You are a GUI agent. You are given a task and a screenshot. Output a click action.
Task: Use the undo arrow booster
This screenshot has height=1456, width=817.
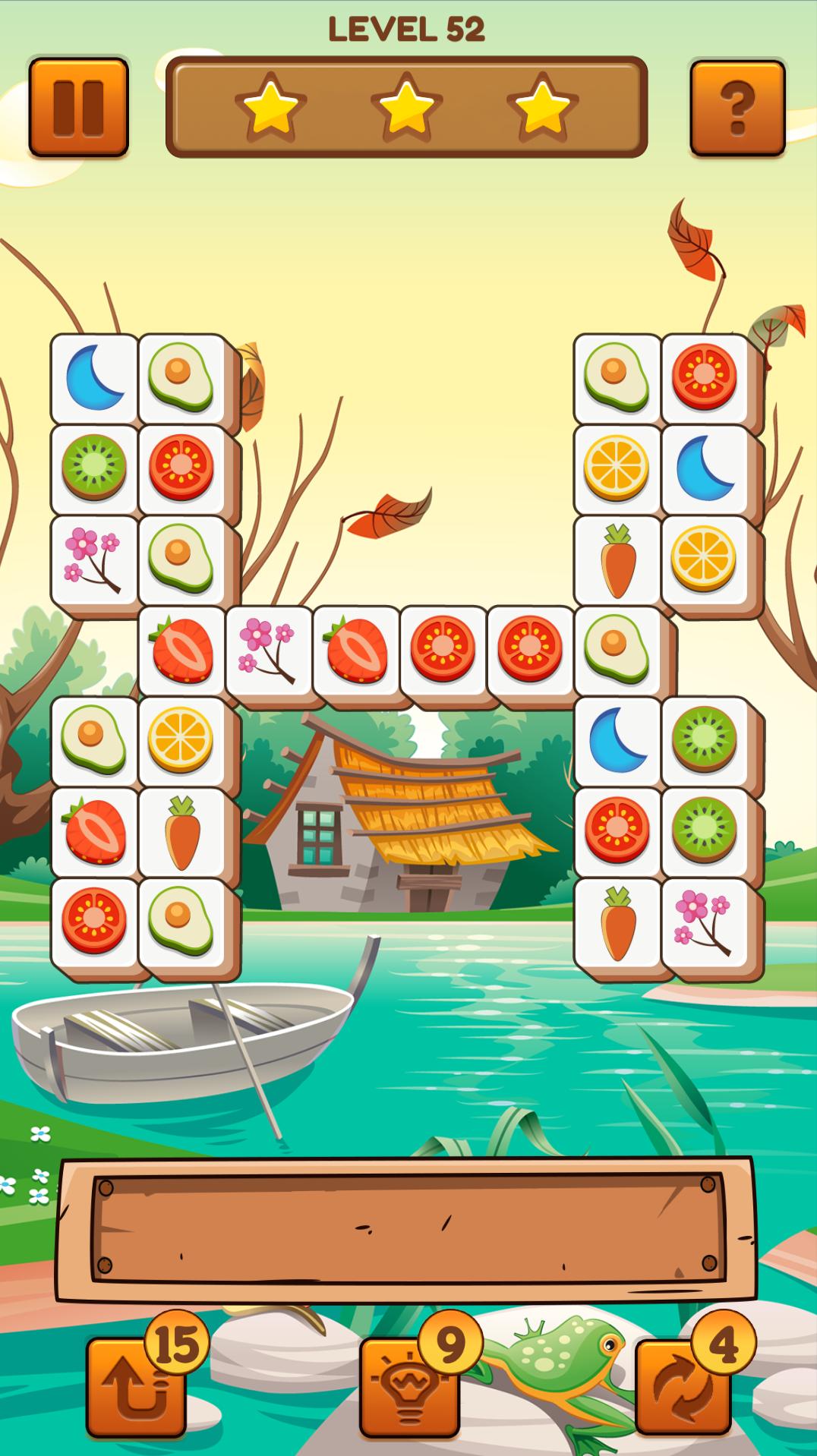pos(136,1387)
